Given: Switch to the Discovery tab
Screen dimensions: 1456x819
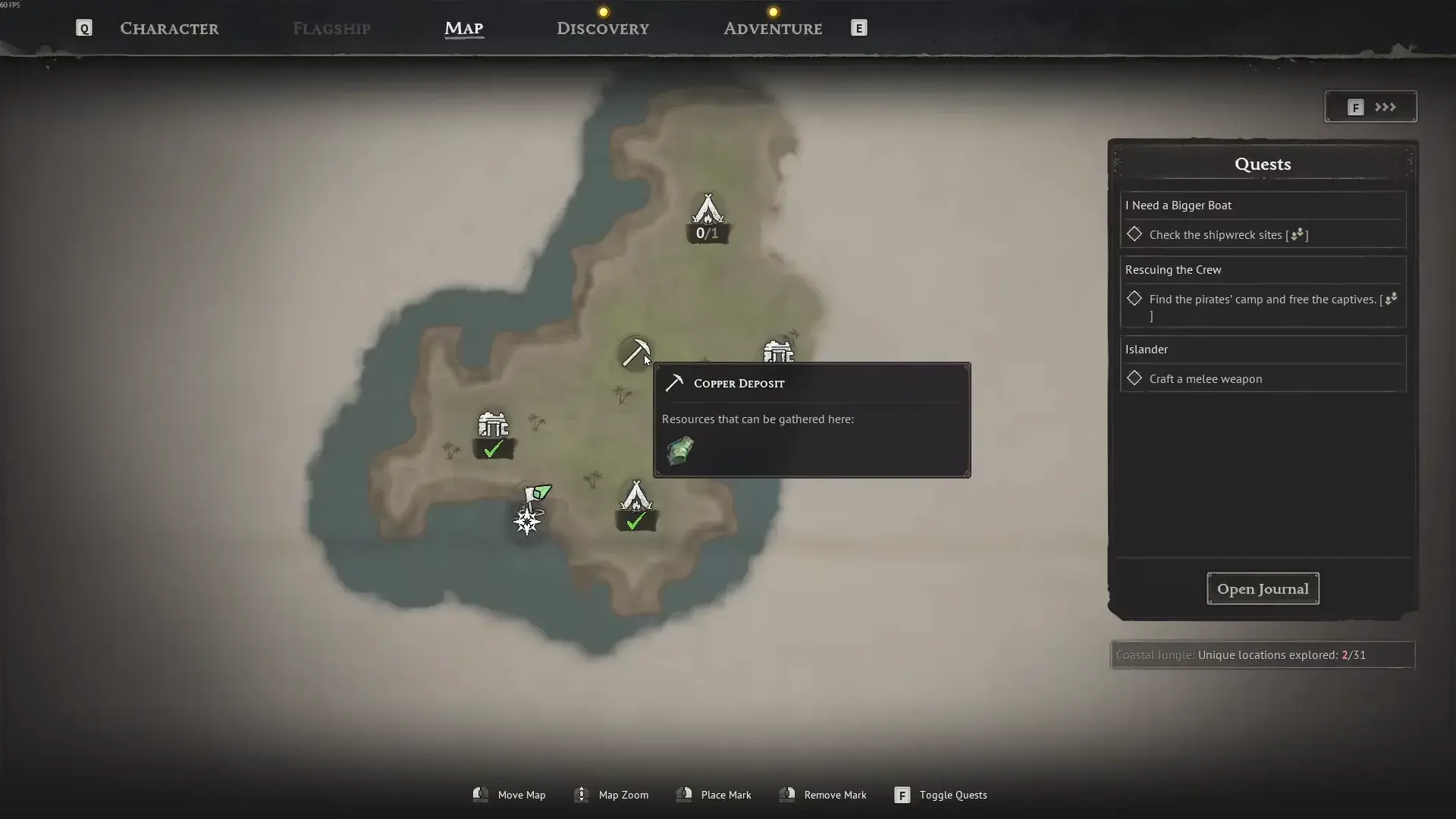Looking at the screenshot, I should (603, 29).
